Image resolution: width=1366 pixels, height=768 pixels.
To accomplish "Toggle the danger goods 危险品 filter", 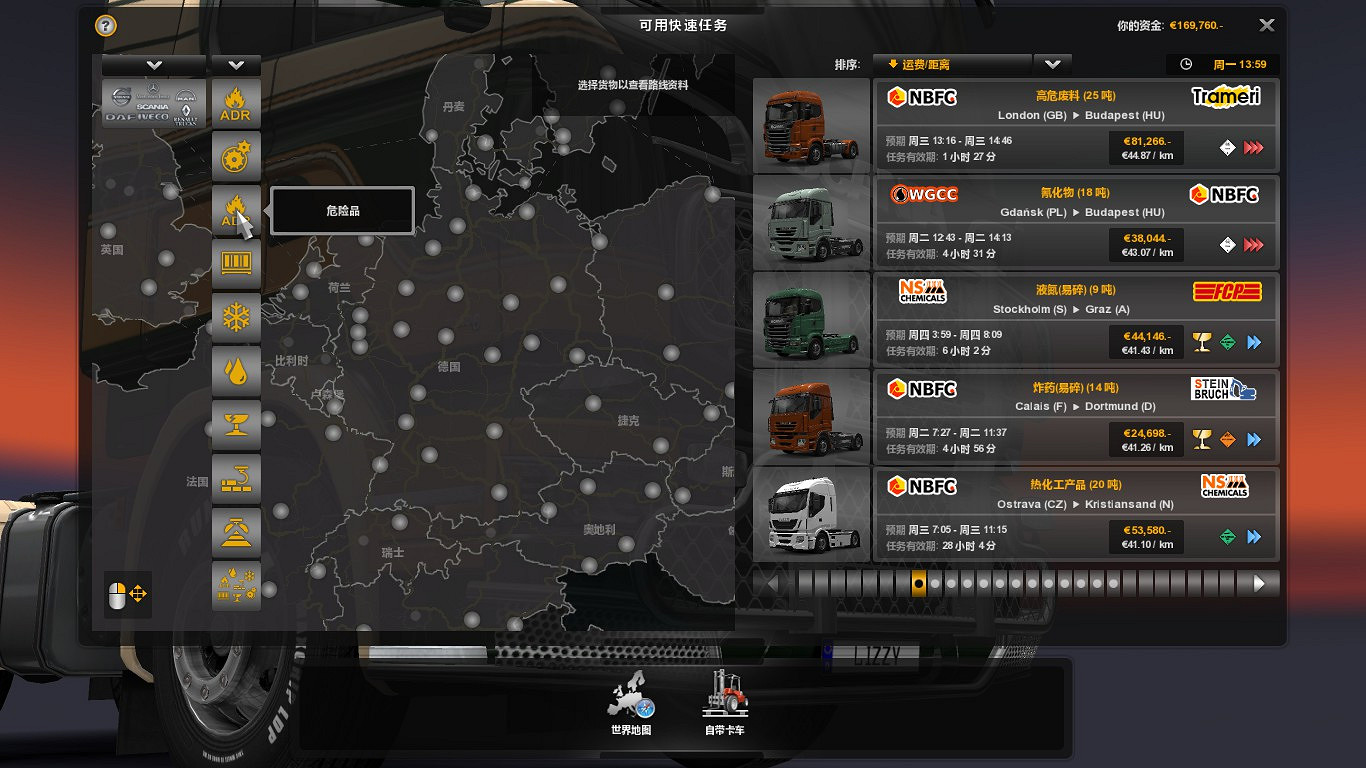I will point(236,210).
